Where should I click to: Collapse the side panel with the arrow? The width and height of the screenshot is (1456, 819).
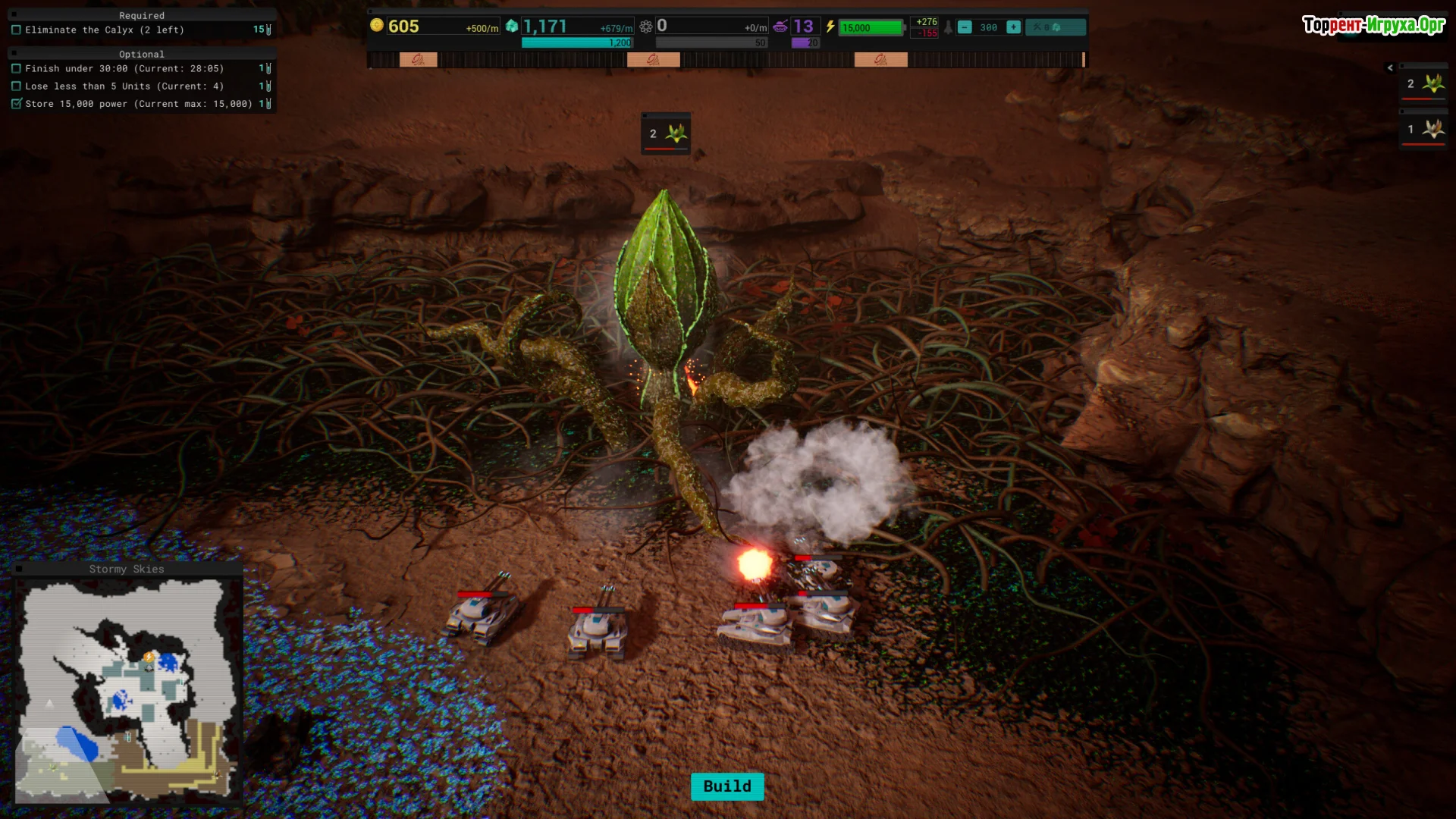point(1390,67)
